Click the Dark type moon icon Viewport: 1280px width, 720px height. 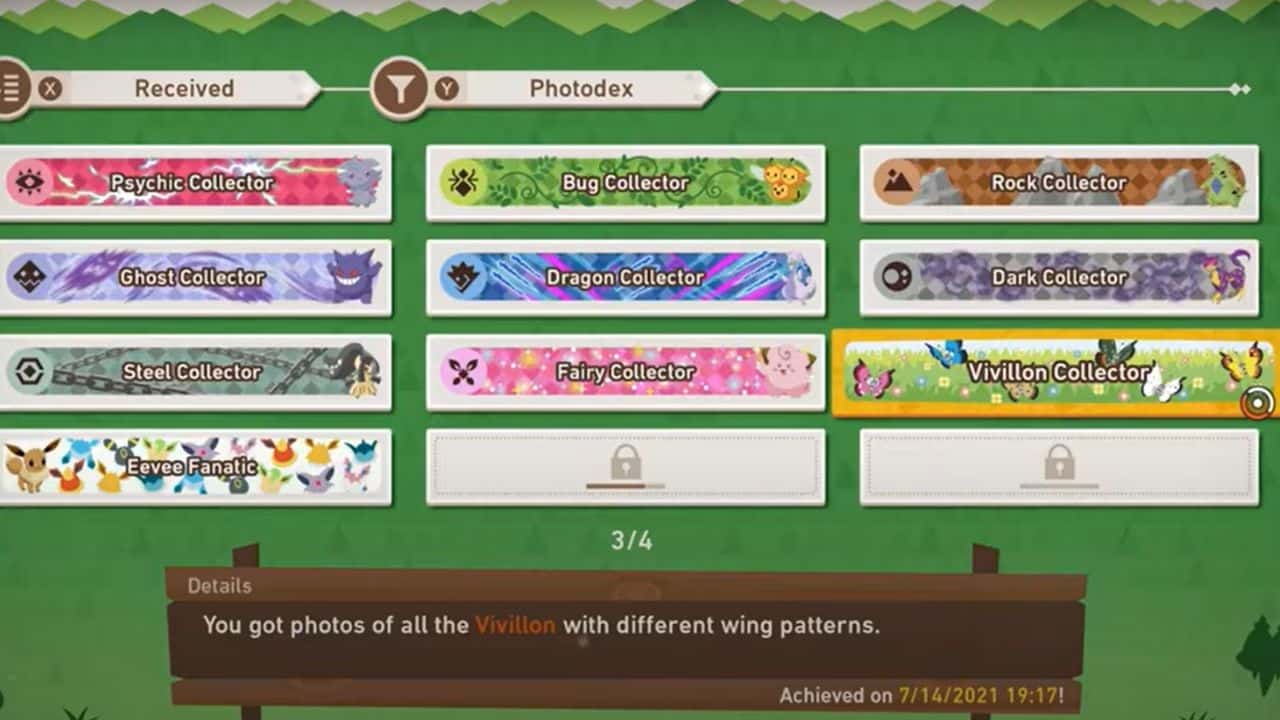tap(896, 278)
